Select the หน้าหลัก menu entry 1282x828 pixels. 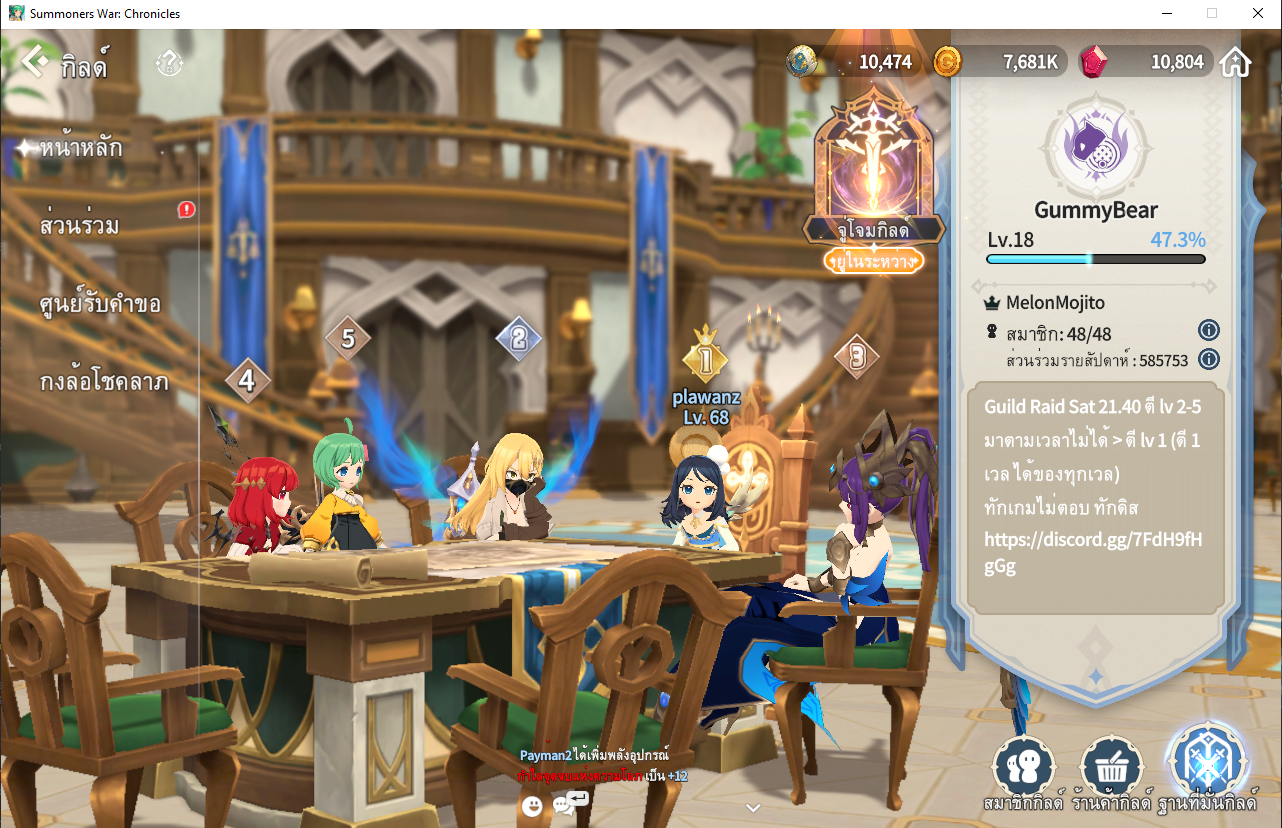click(x=81, y=149)
